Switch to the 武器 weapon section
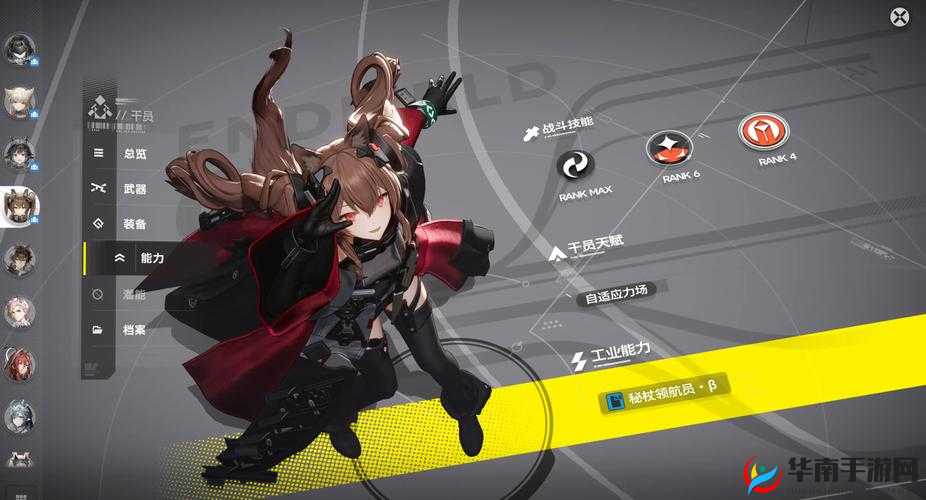This screenshot has height=500, width=926. tap(133, 188)
